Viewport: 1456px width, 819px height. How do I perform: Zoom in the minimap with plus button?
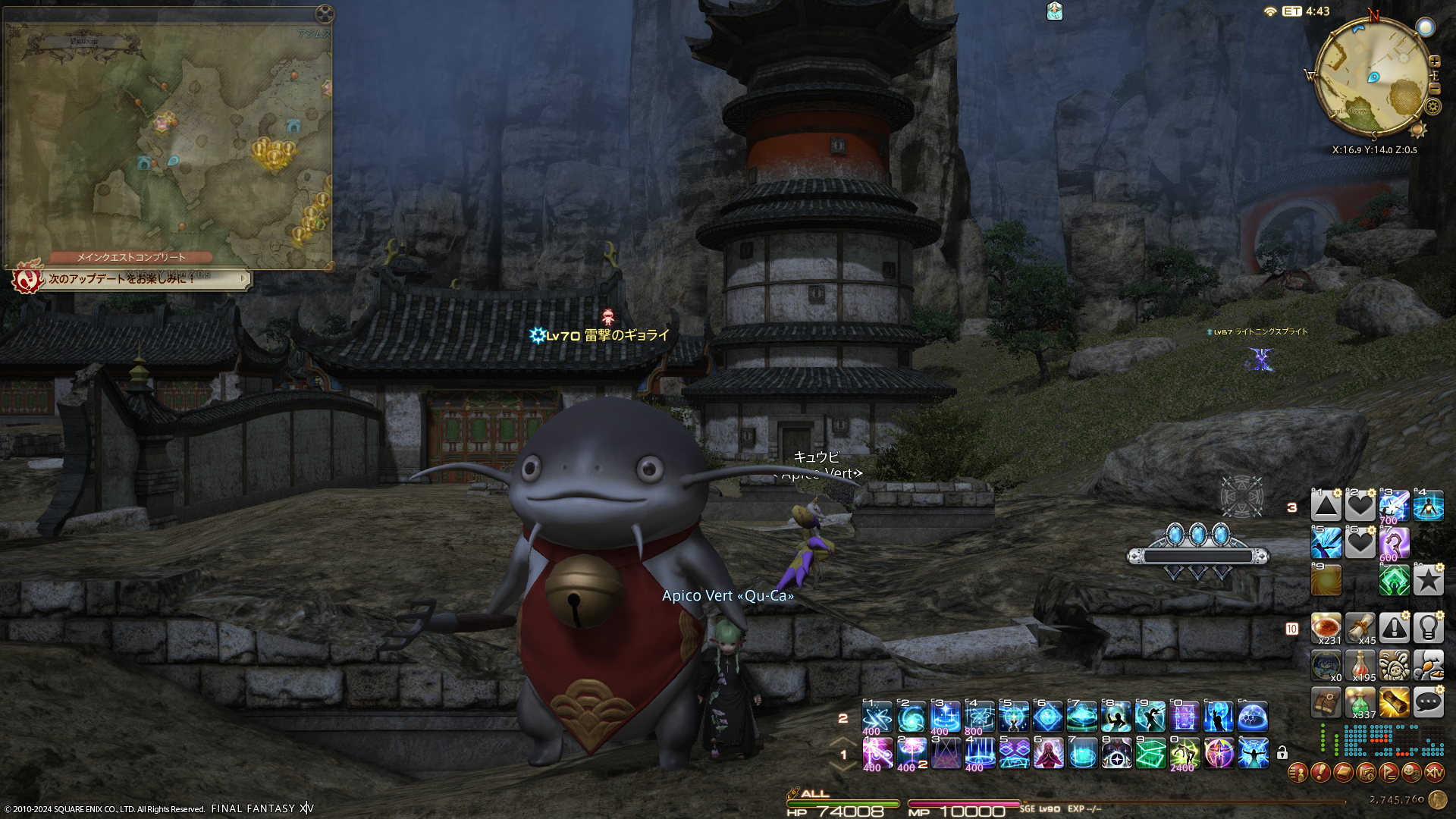[1434, 61]
